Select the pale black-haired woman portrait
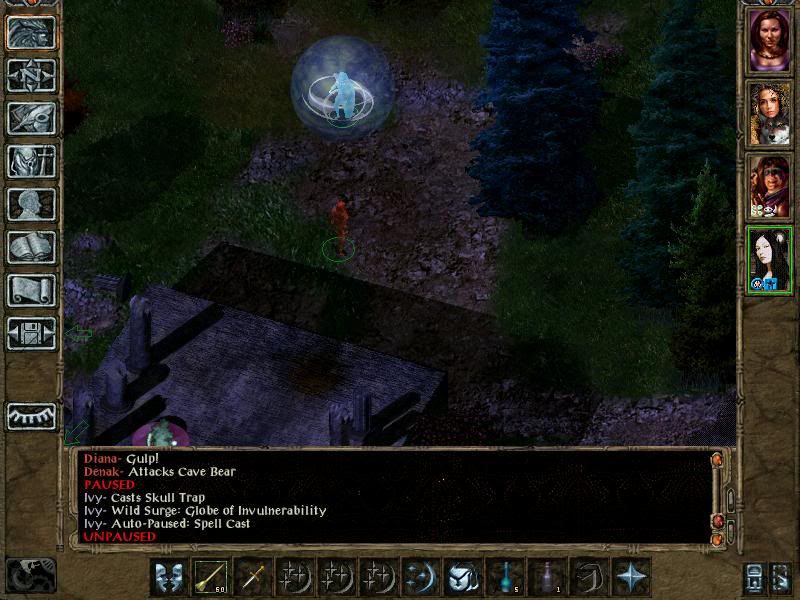The height and width of the screenshot is (600, 800). (x=769, y=260)
